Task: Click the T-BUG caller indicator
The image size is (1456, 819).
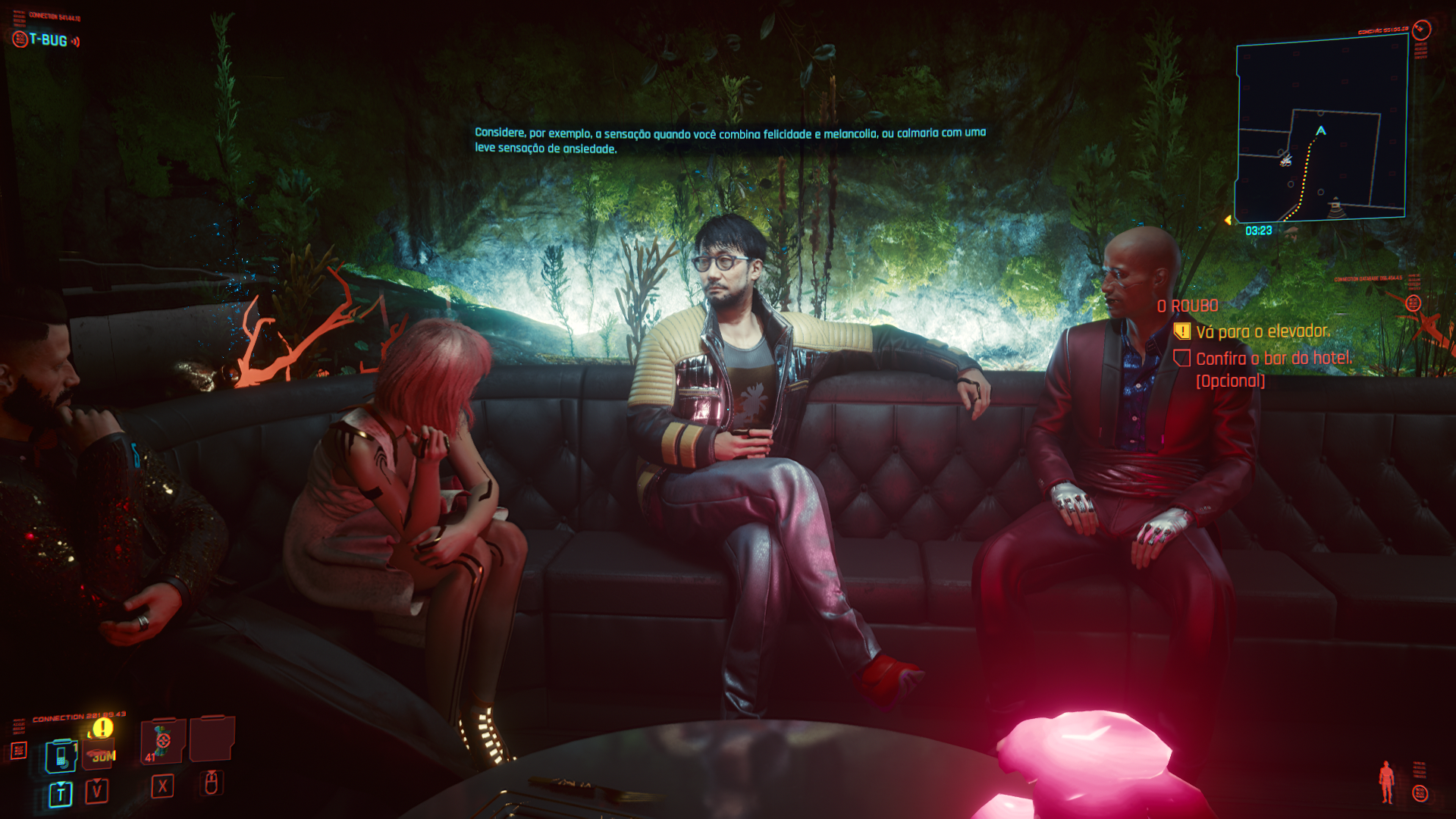Action: pyautogui.click(x=47, y=40)
